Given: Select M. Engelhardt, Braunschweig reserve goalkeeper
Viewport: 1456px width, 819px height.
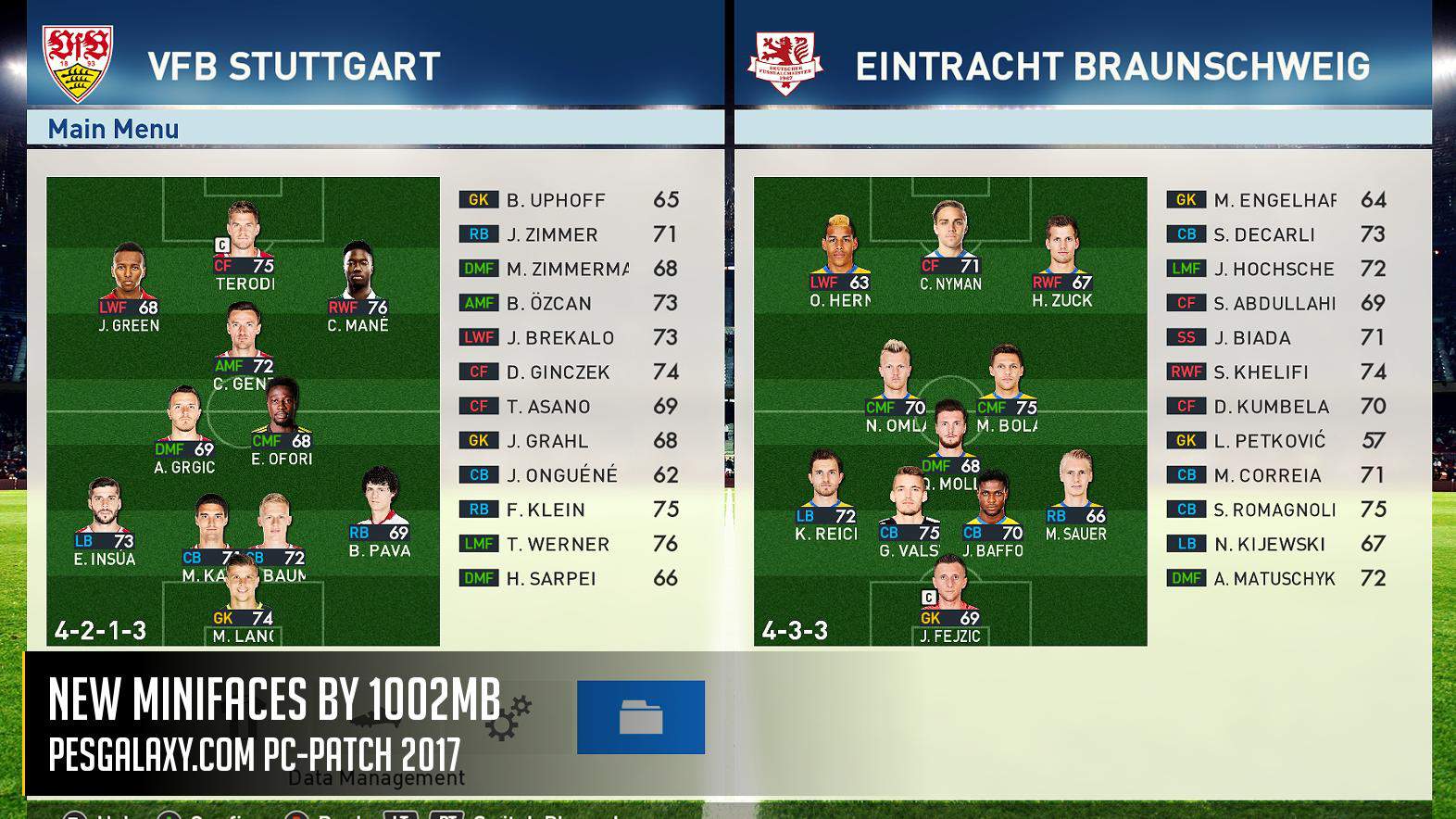Looking at the screenshot, I should 1276,200.
